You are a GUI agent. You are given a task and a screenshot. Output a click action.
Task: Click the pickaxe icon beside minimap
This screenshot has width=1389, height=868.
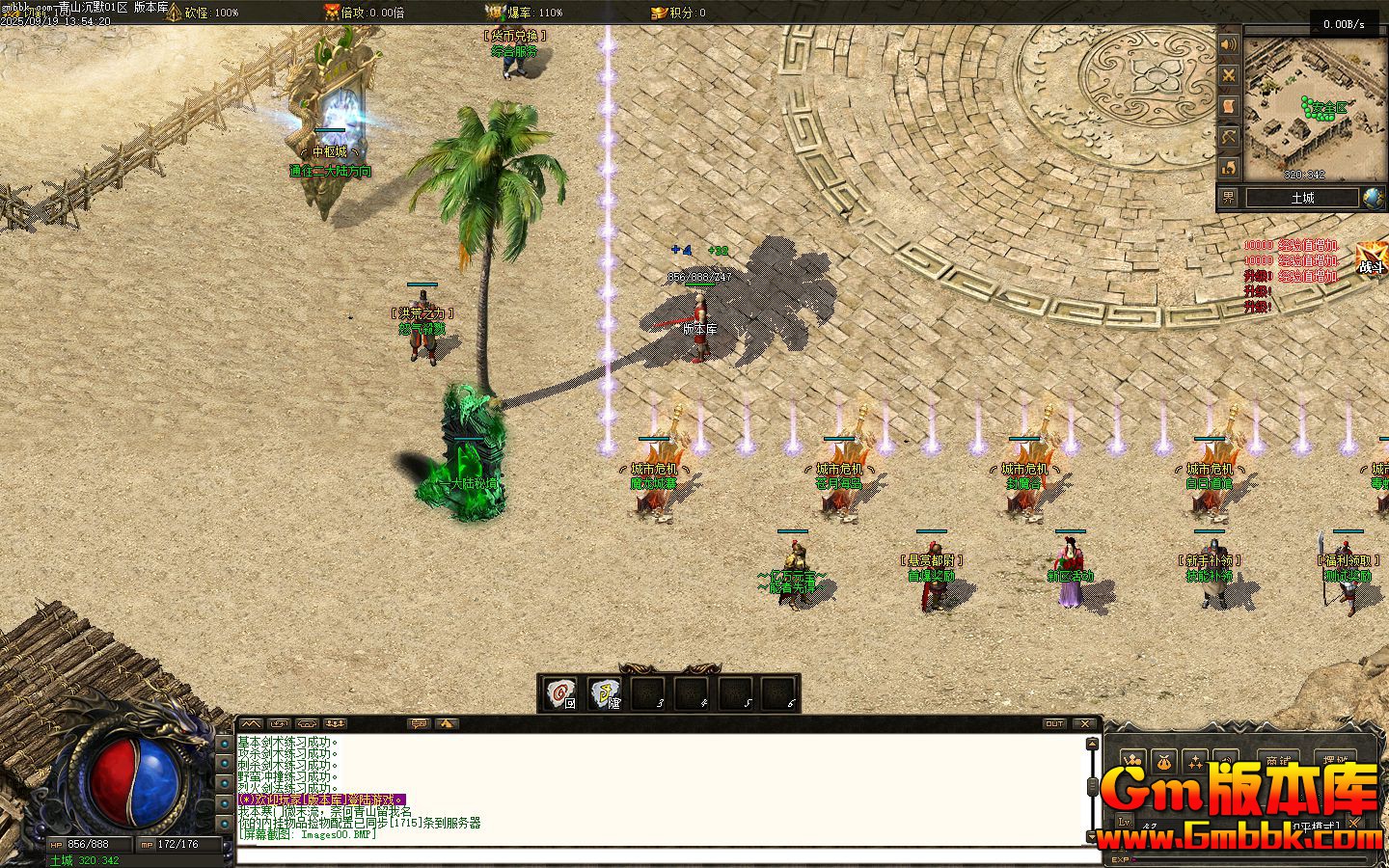1228,137
